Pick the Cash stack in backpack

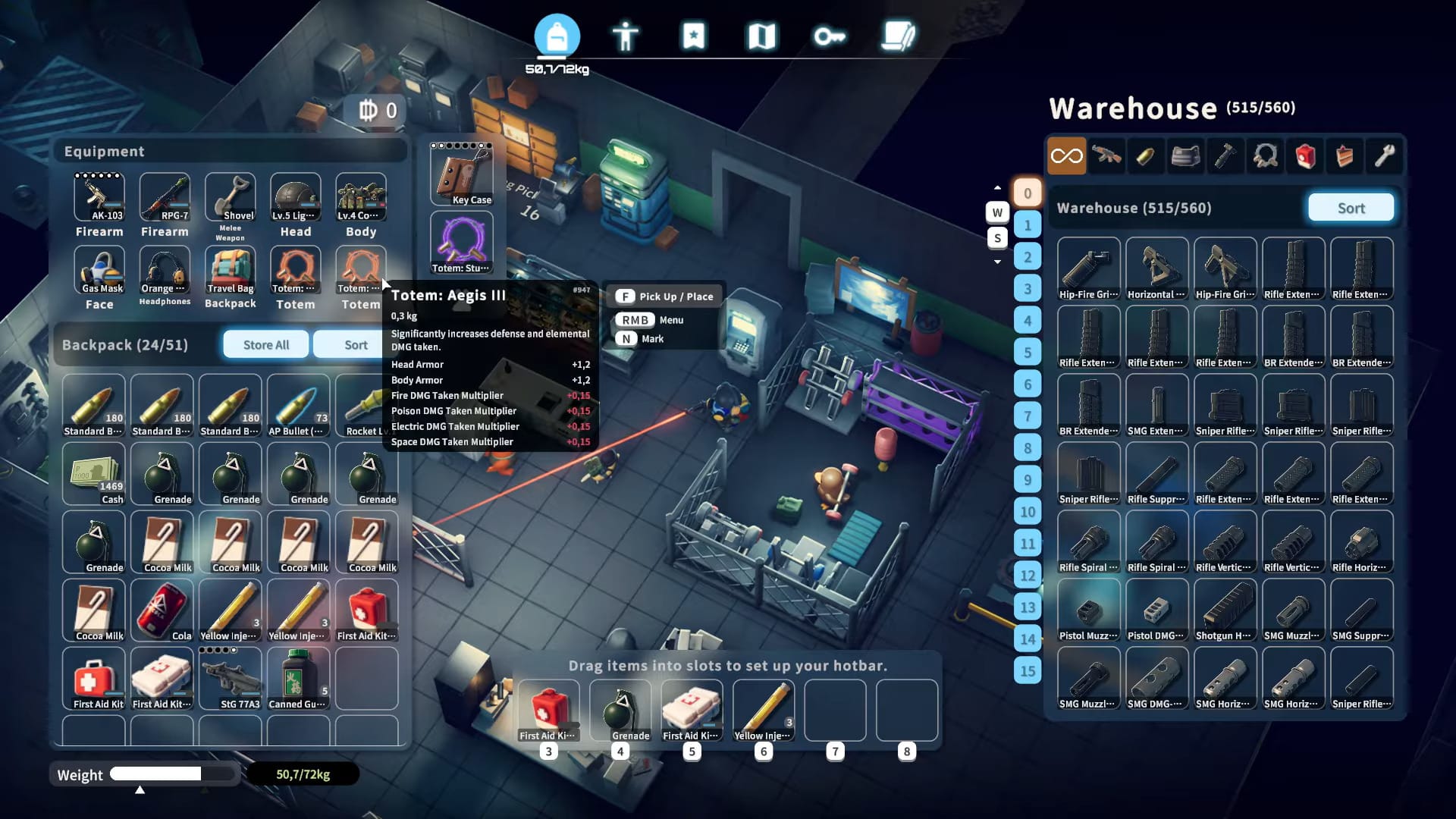[93, 474]
